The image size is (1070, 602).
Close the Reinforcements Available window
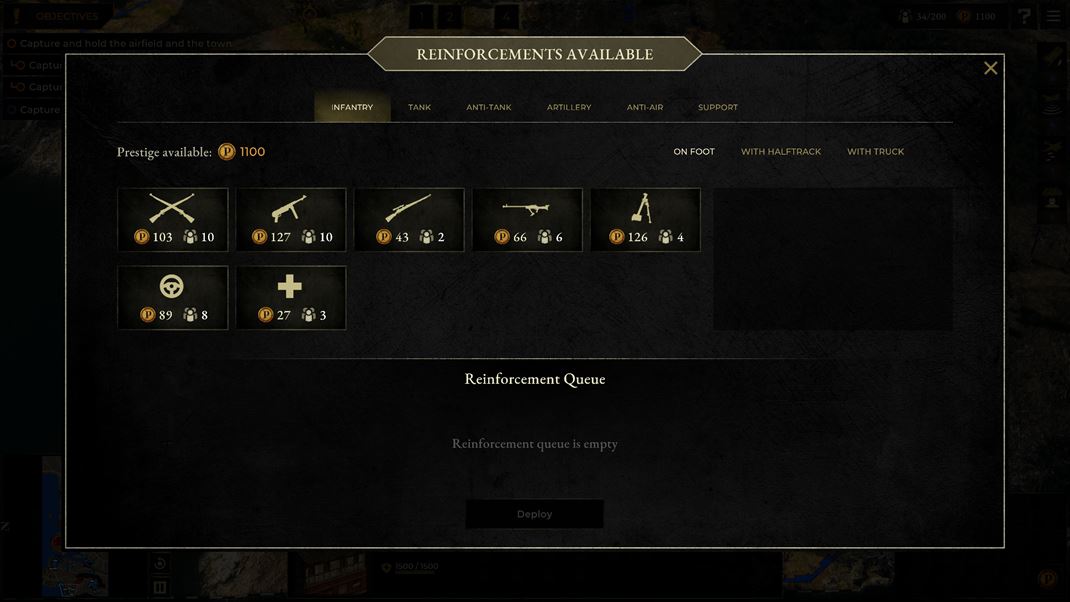tap(990, 68)
